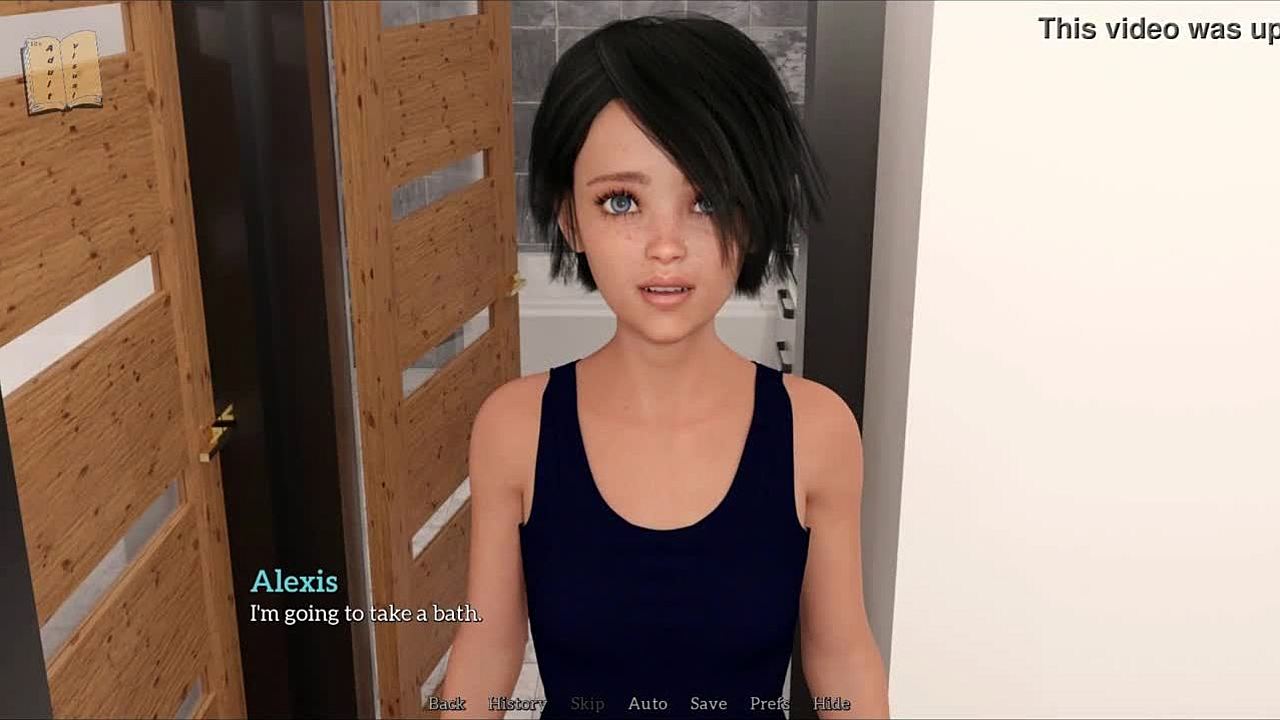Hide the dialogue interface
The height and width of the screenshot is (720, 1280).
[x=831, y=704]
